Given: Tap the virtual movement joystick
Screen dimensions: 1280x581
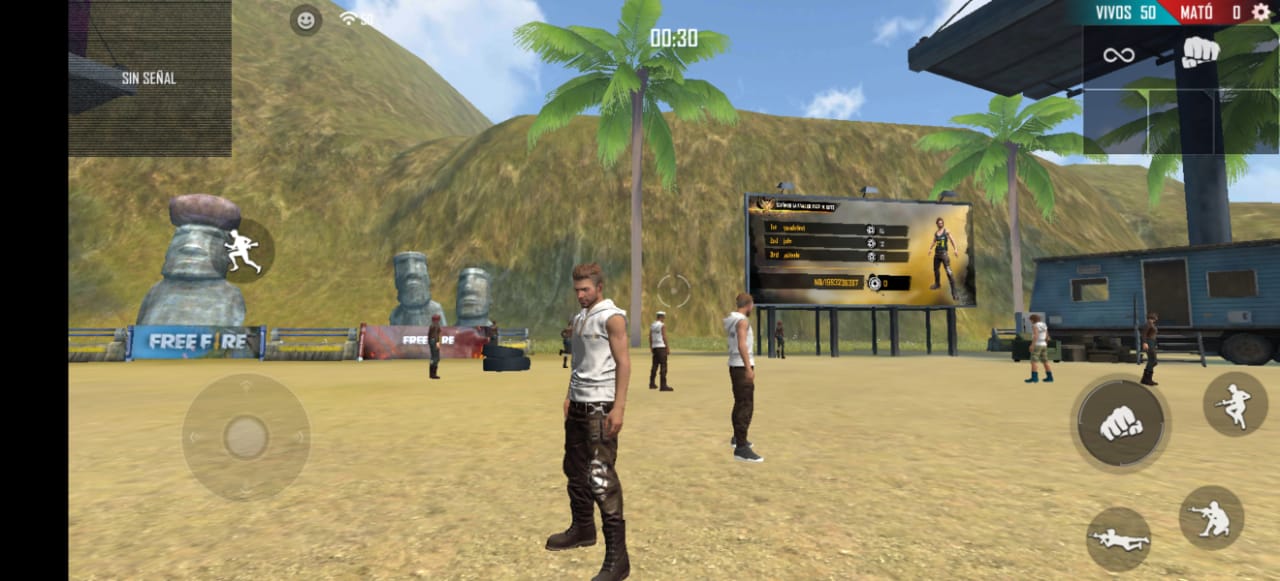Looking at the screenshot, I should pyautogui.click(x=246, y=437).
